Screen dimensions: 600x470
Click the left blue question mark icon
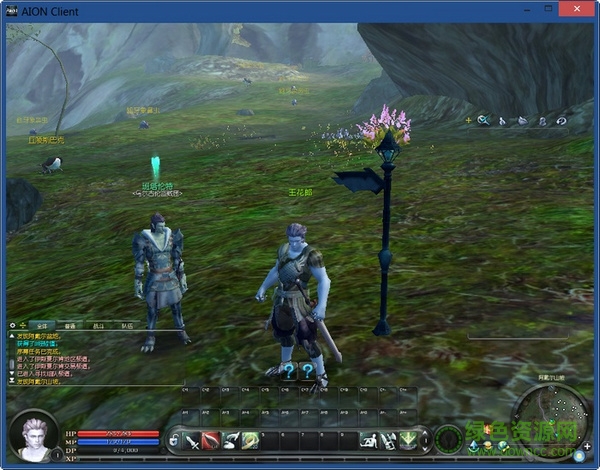tap(288, 371)
